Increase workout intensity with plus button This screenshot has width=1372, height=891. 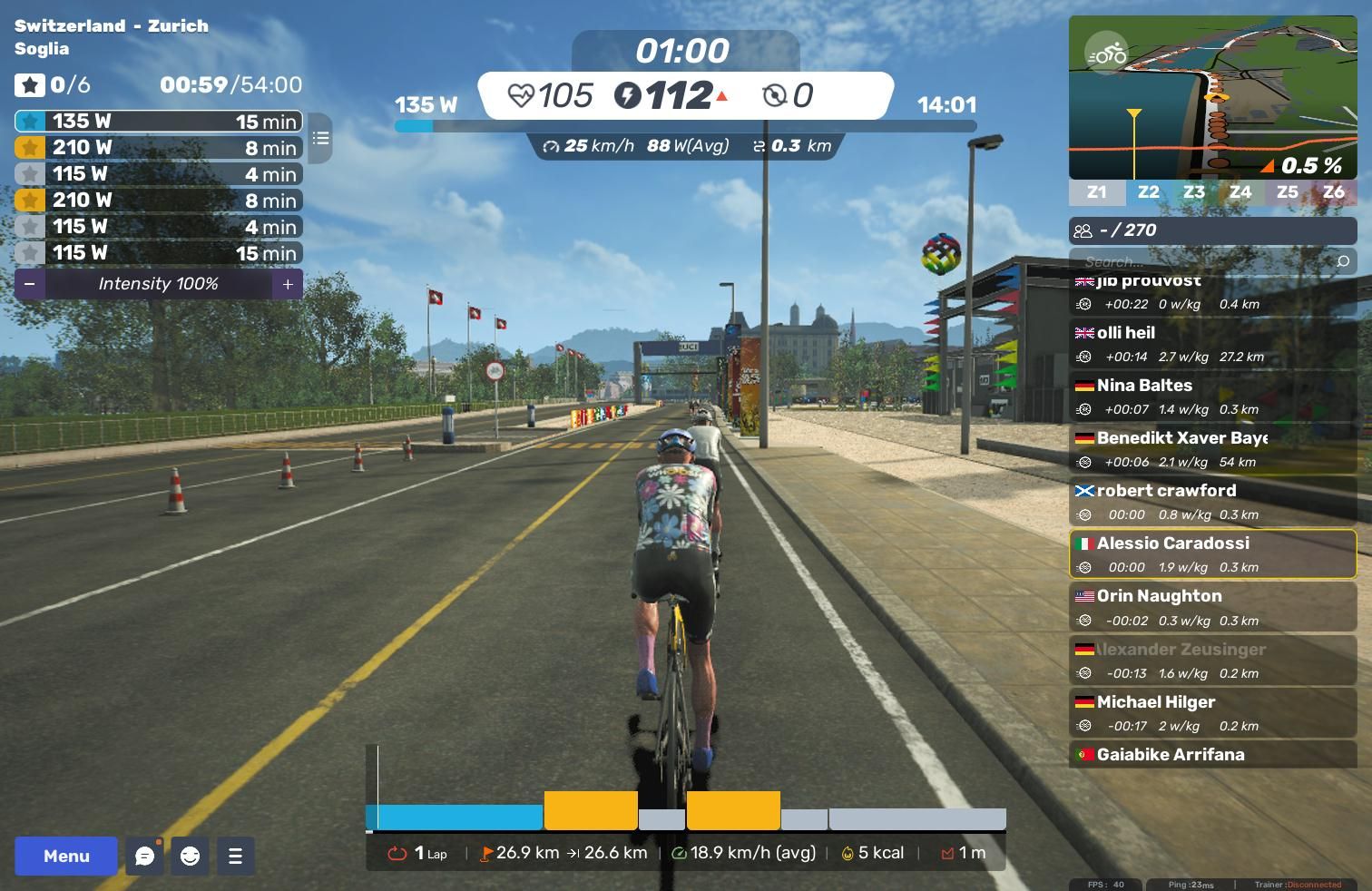[x=288, y=284]
